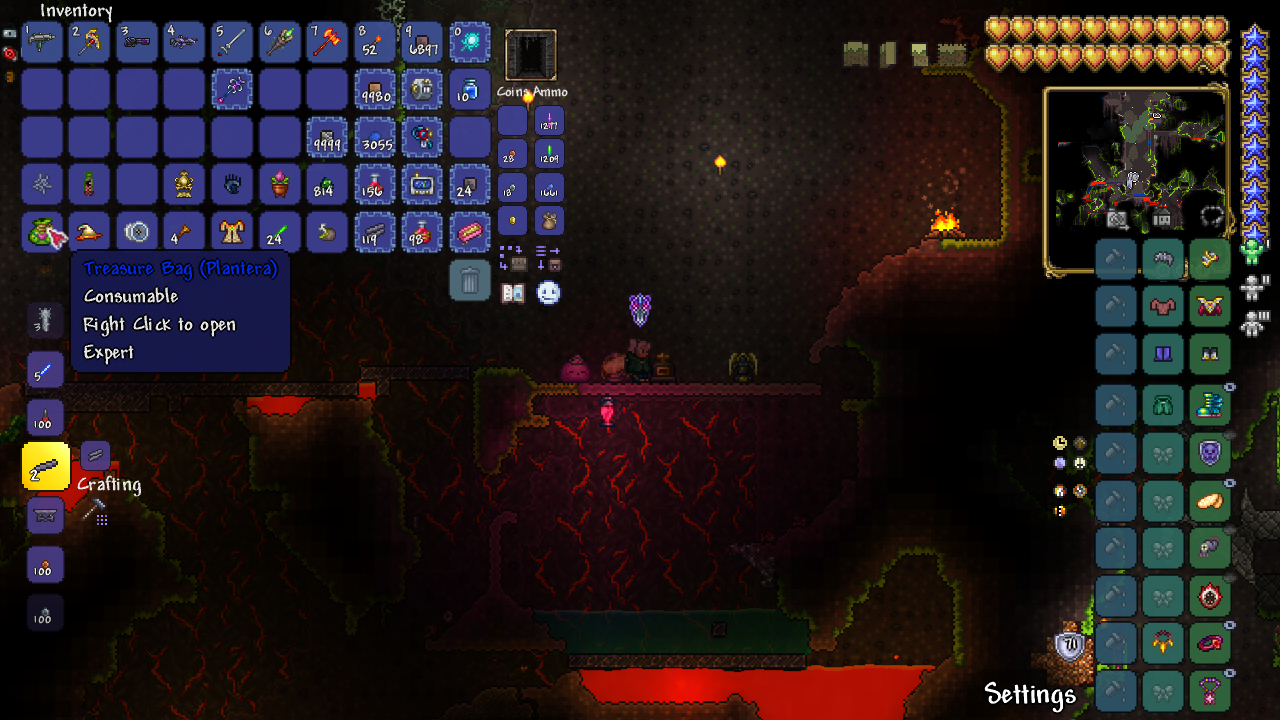Select the wizard hat inventory item
The width and height of the screenshot is (1280, 720).
tap(89, 232)
